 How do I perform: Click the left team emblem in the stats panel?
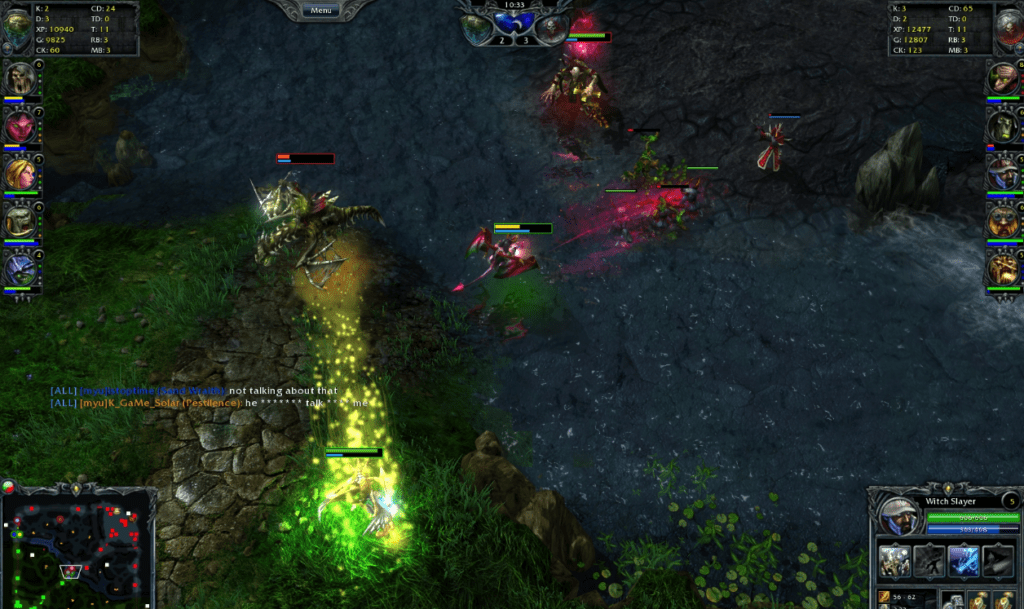click(16, 28)
